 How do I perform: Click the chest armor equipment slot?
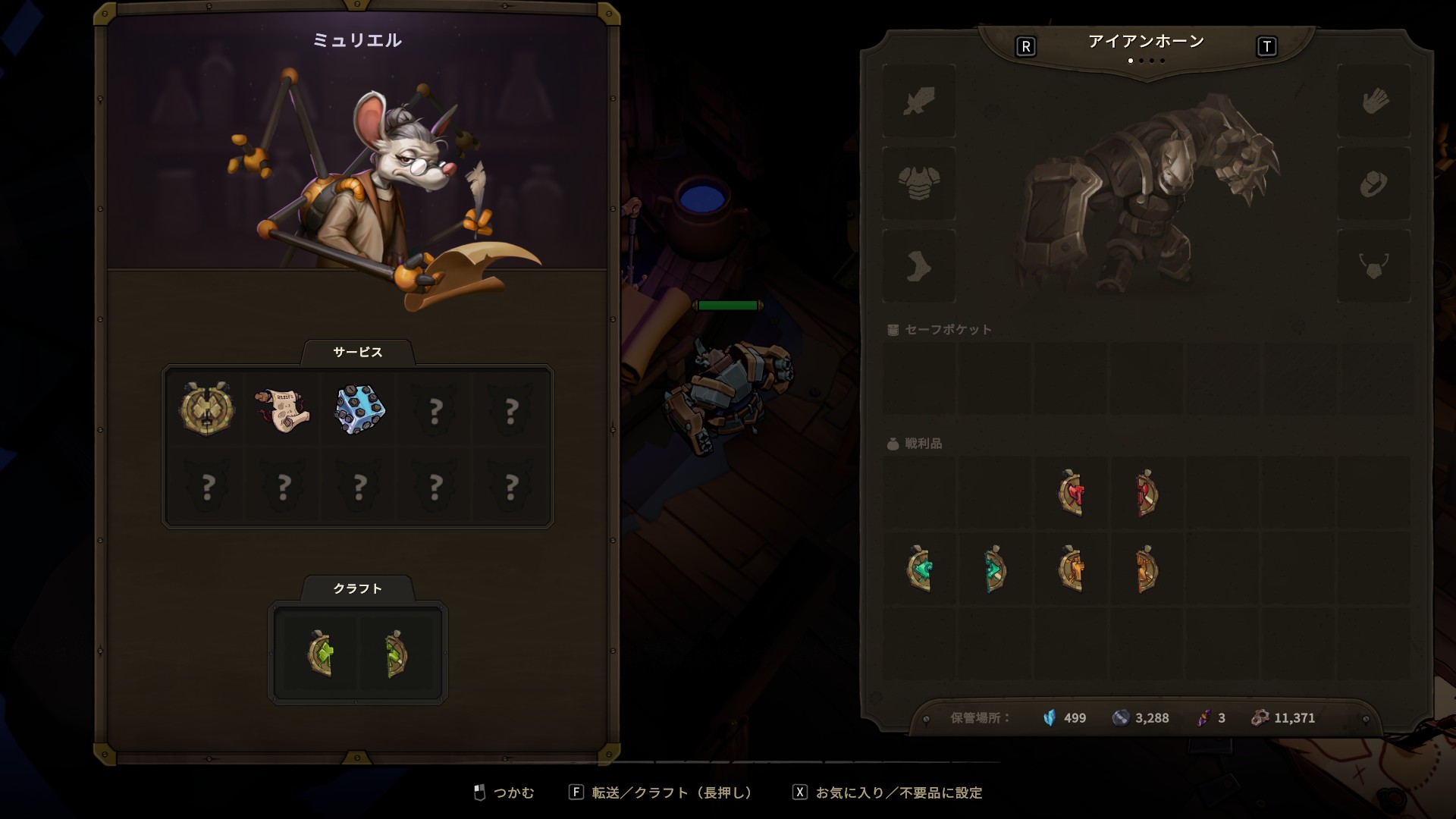click(918, 184)
